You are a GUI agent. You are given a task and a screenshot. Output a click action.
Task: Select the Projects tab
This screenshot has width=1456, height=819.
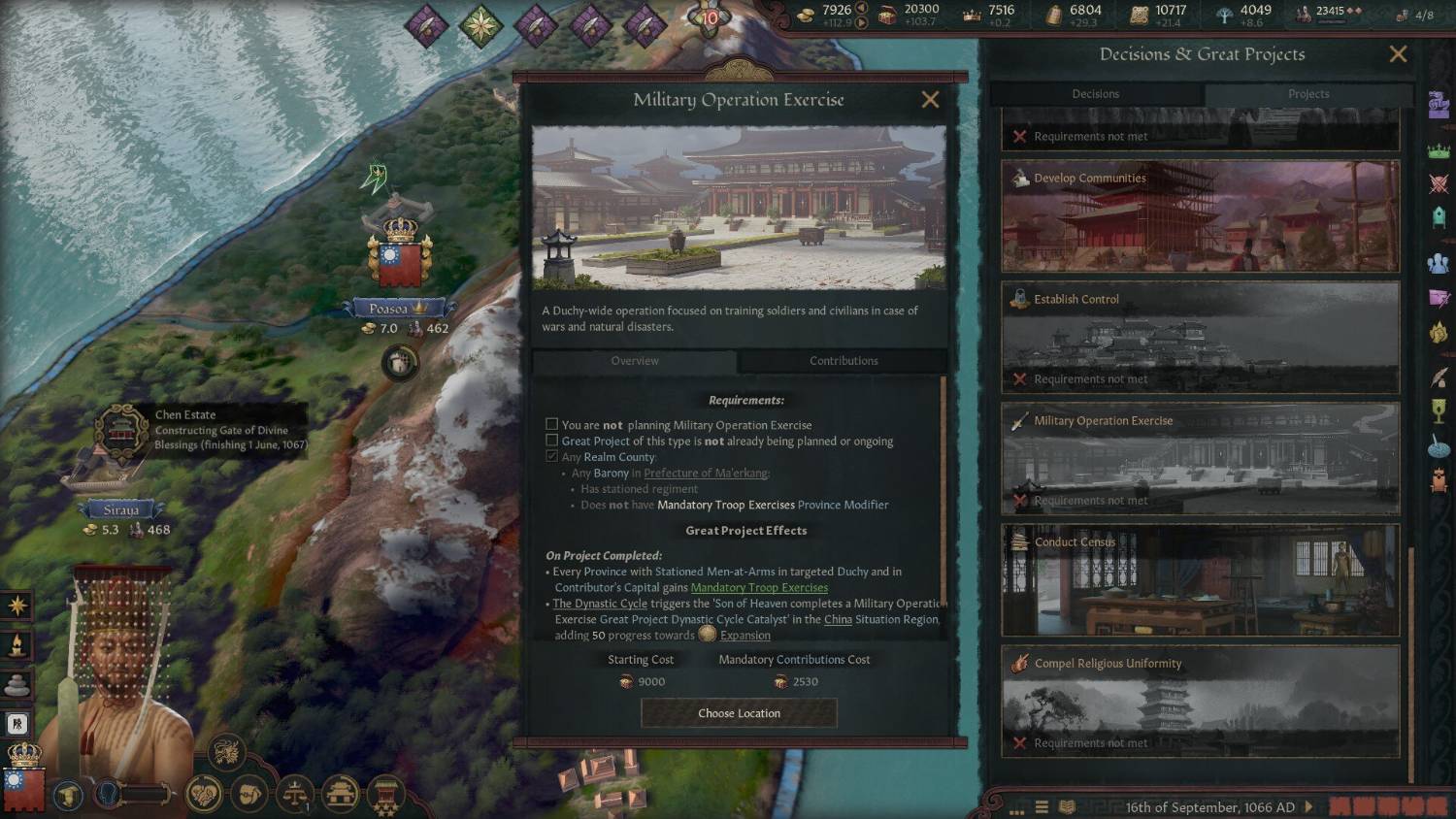click(1307, 94)
